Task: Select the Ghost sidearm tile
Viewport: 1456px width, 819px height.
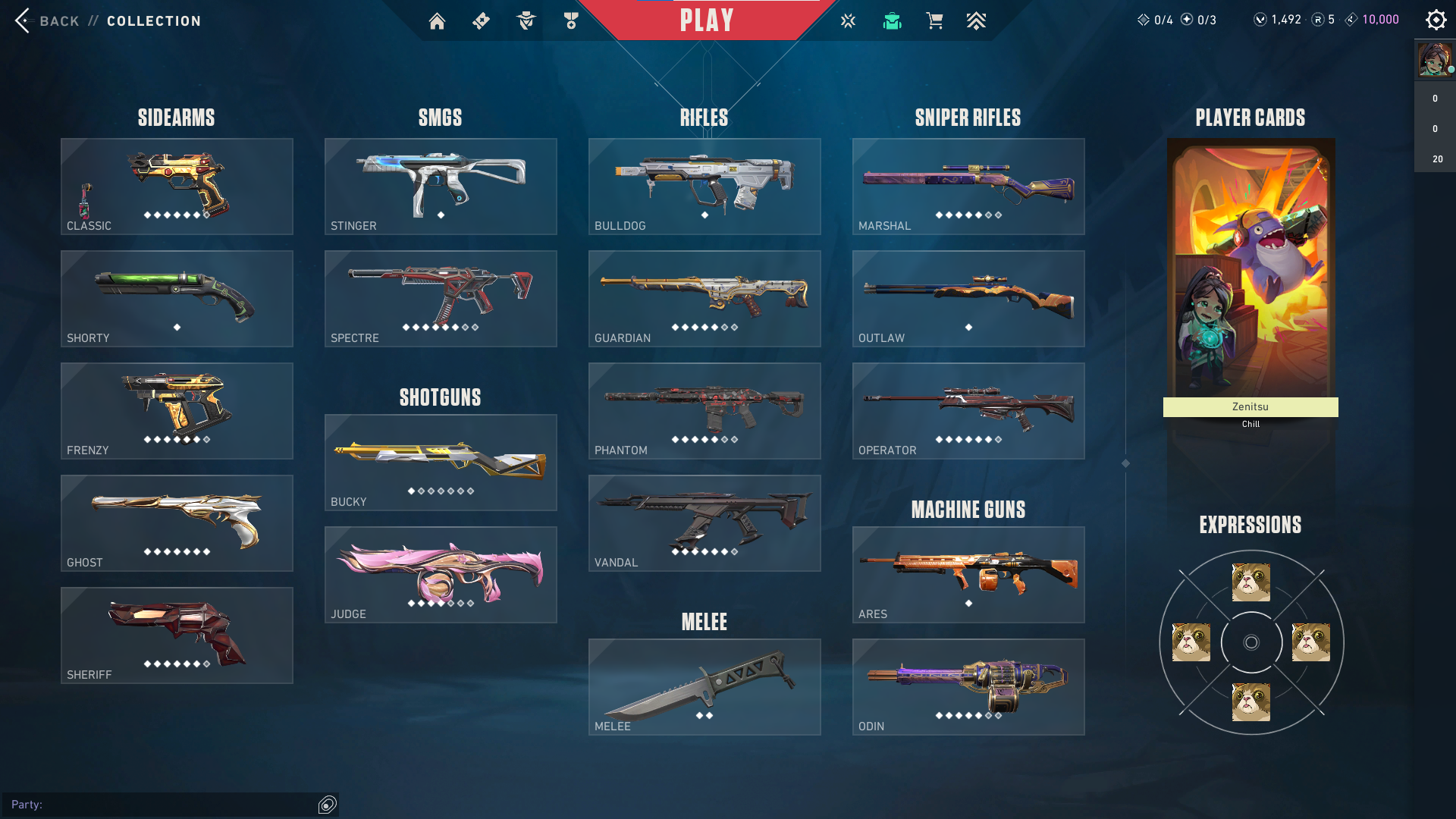Action: pyautogui.click(x=177, y=523)
